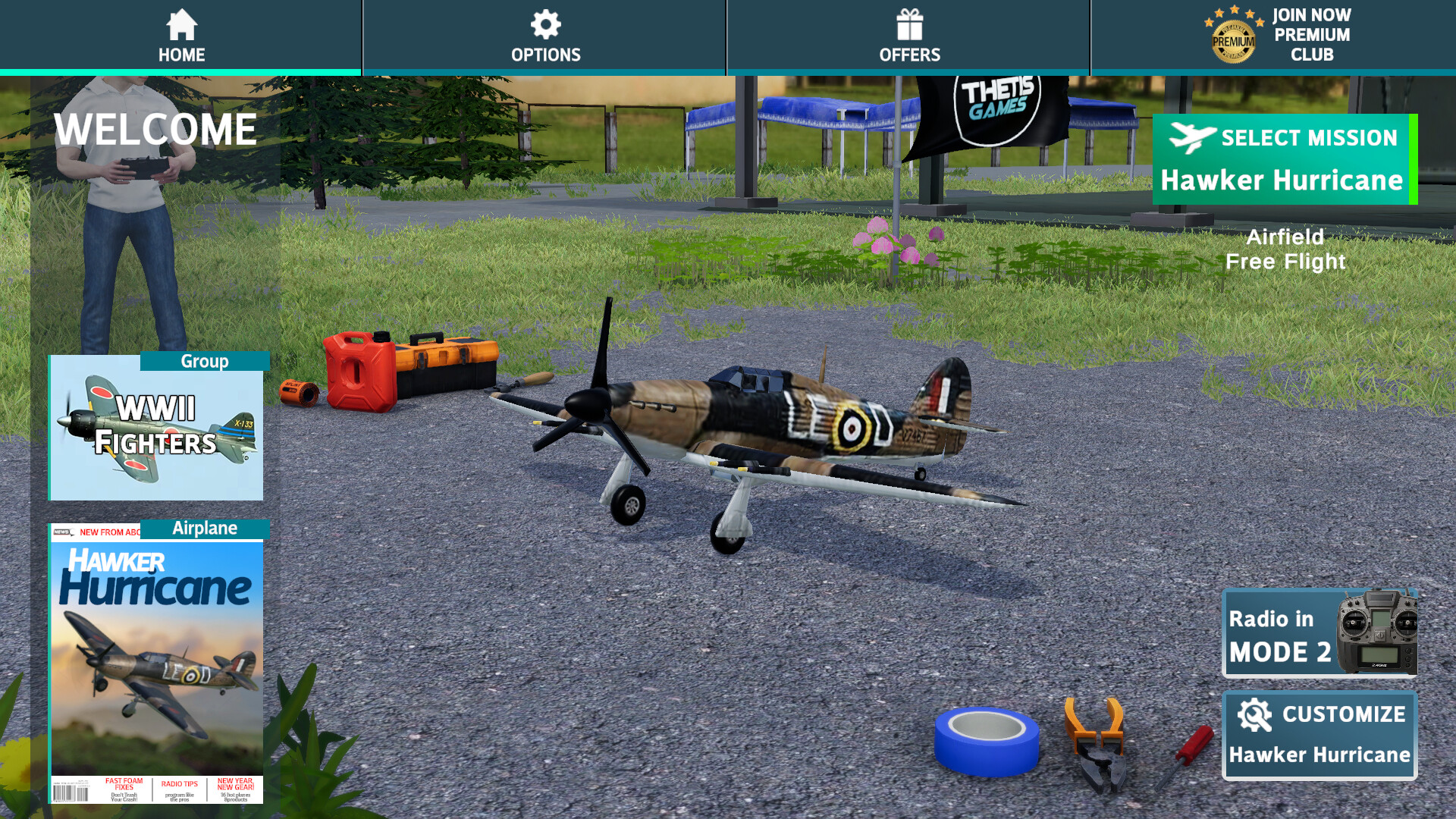
Task: Switch to the Home tab
Action: 181,36
